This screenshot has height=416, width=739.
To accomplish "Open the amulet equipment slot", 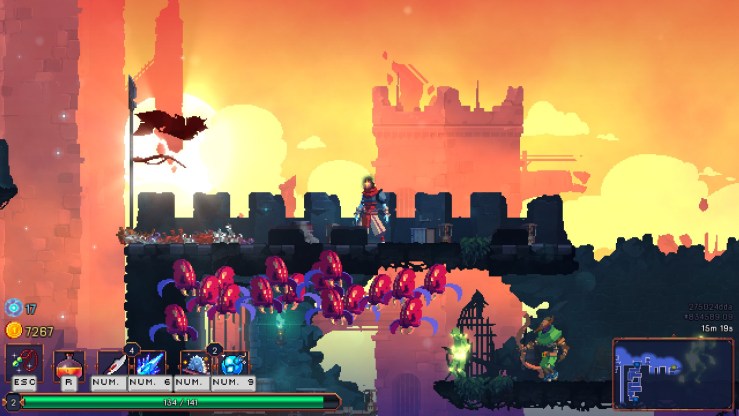I will click(24, 362).
